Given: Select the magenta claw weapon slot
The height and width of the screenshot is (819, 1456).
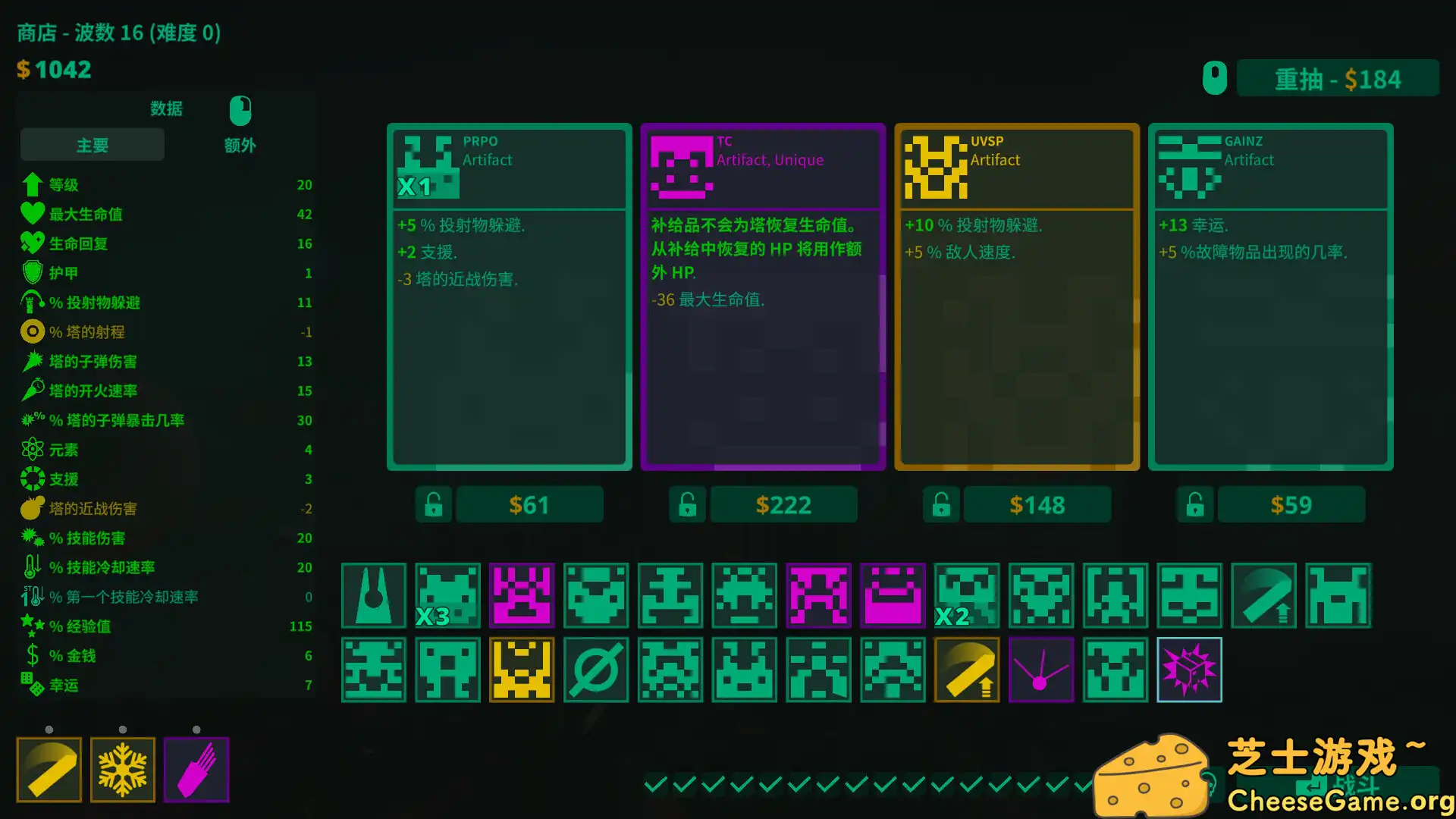Looking at the screenshot, I should [x=196, y=769].
